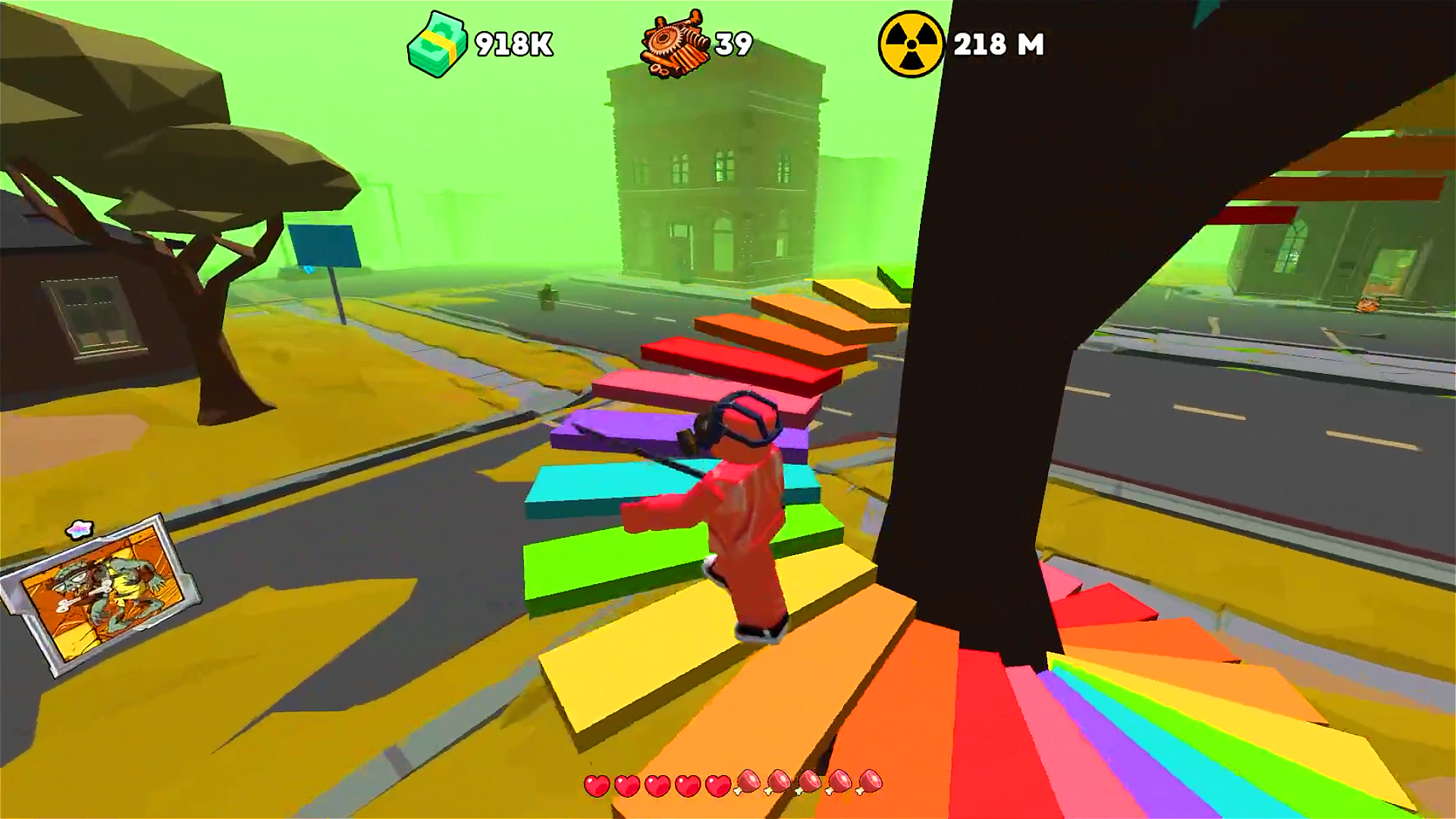1456x819 pixels.
Task: Click the rainbow star sticker above the card
Action: click(x=78, y=529)
